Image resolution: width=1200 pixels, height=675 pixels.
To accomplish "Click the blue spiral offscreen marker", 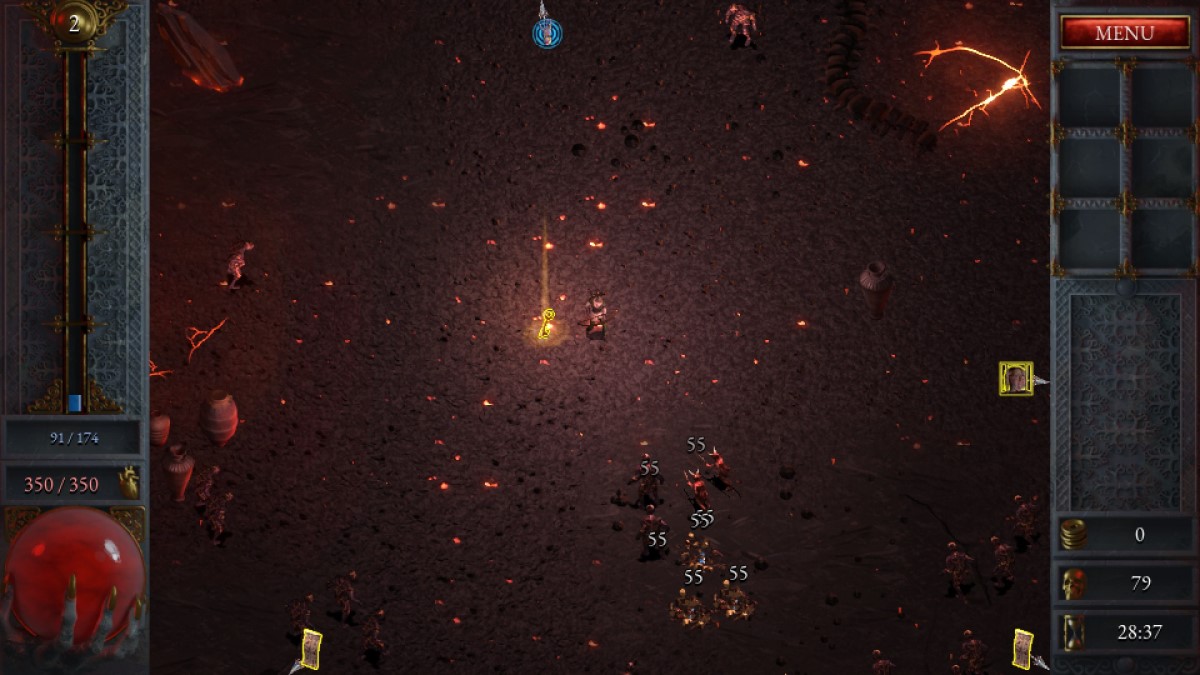I will tap(547, 34).
